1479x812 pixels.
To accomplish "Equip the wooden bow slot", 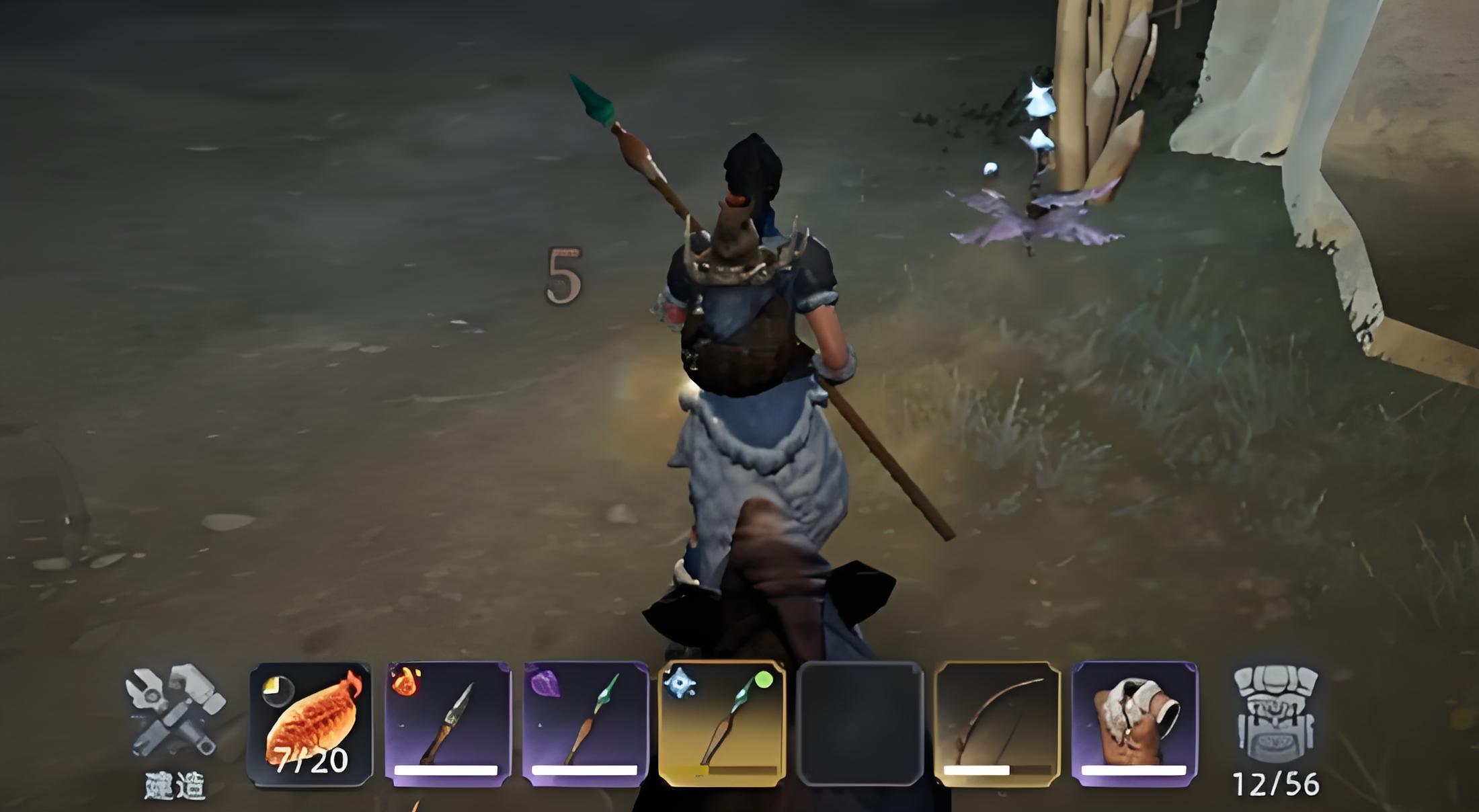I will tap(997, 724).
